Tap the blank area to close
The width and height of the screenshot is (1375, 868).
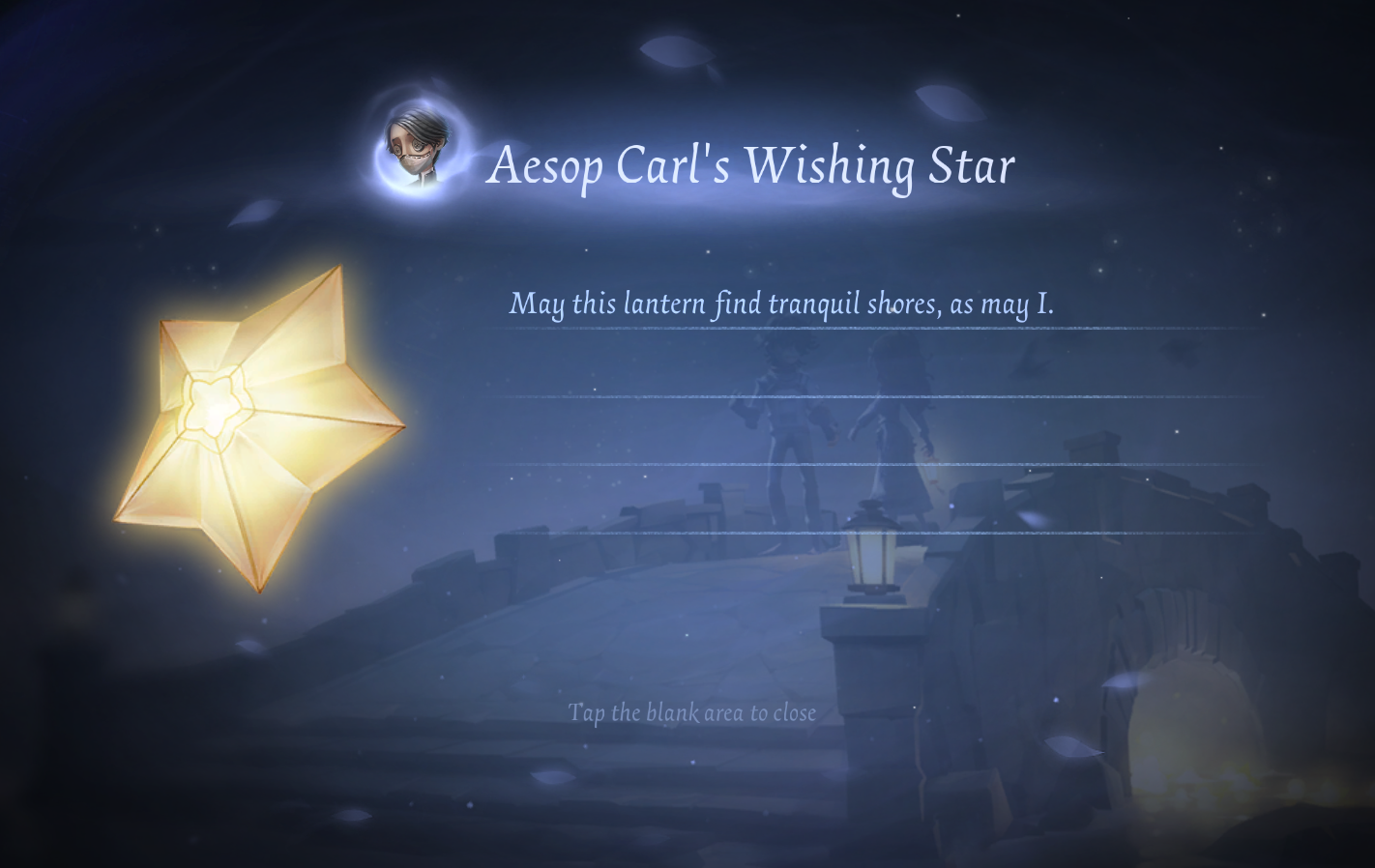691,713
